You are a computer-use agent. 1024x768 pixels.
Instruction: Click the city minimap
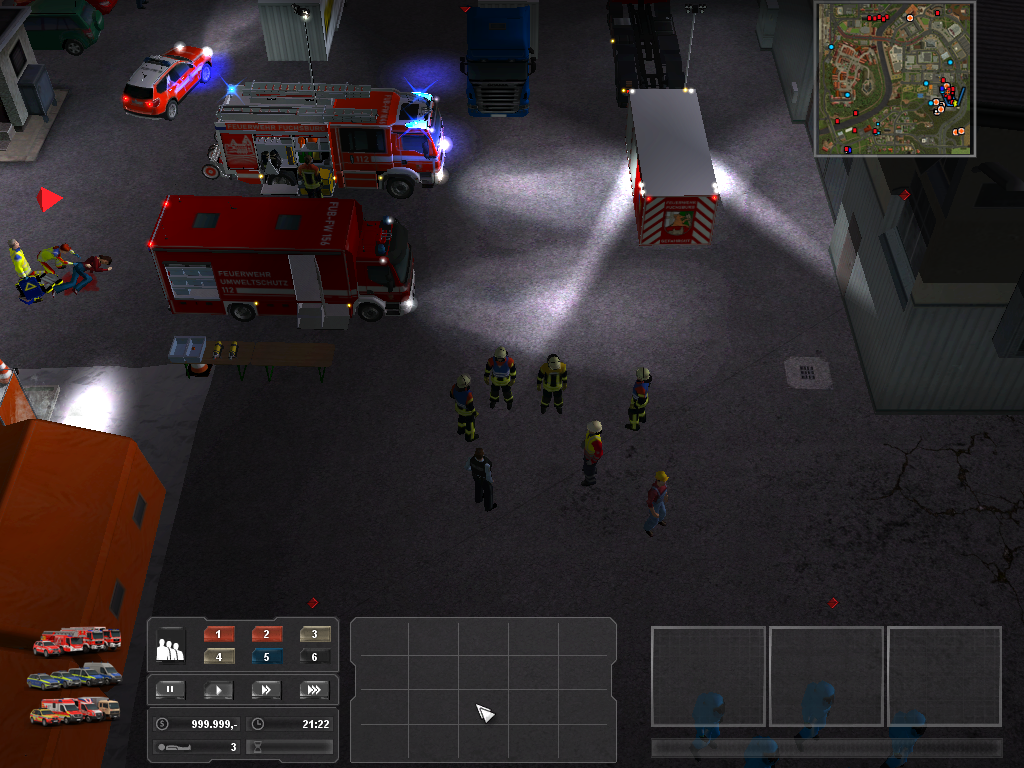895,79
